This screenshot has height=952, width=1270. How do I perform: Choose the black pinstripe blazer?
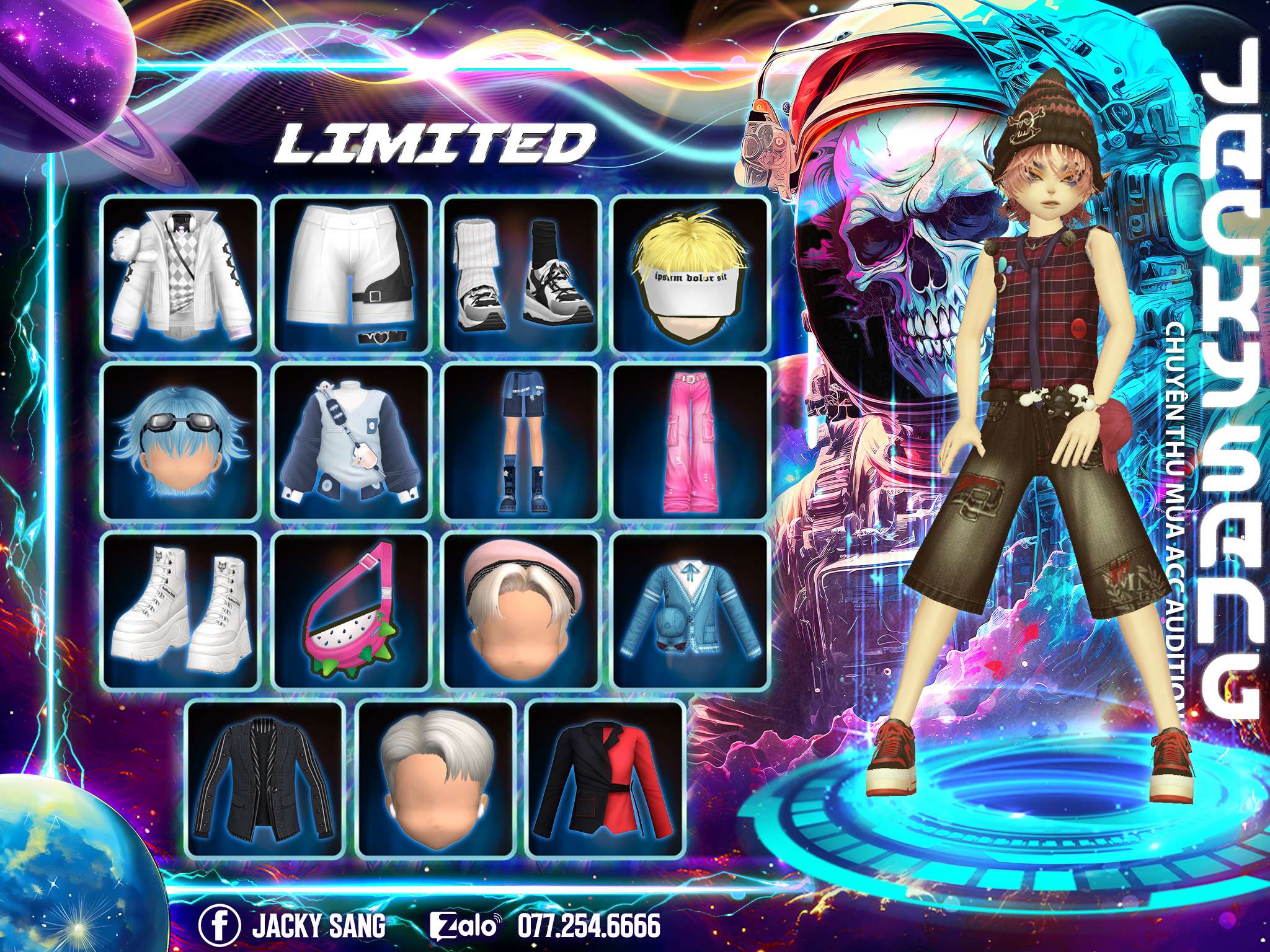coord(266,778)
